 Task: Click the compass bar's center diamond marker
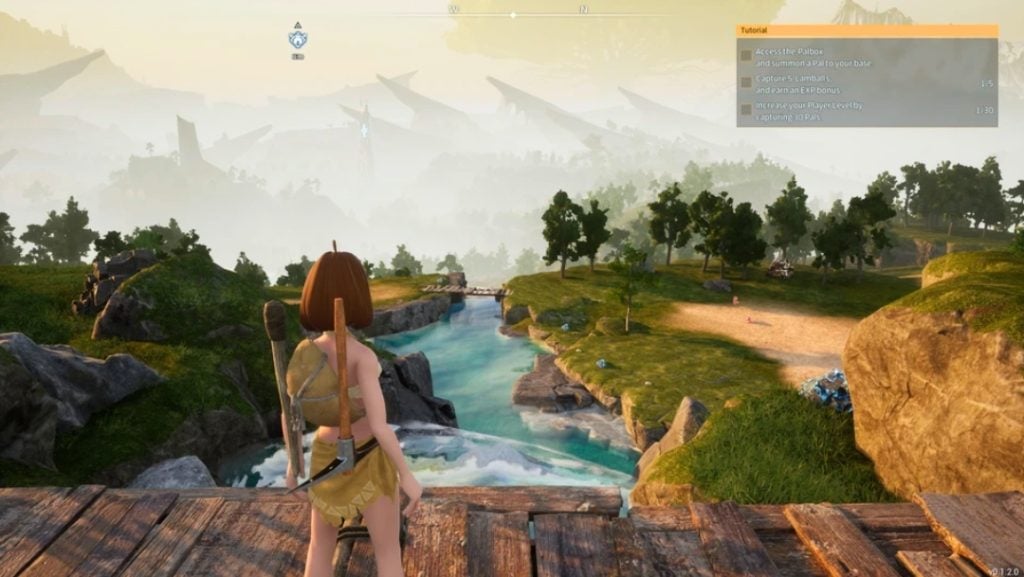[513, 15]
